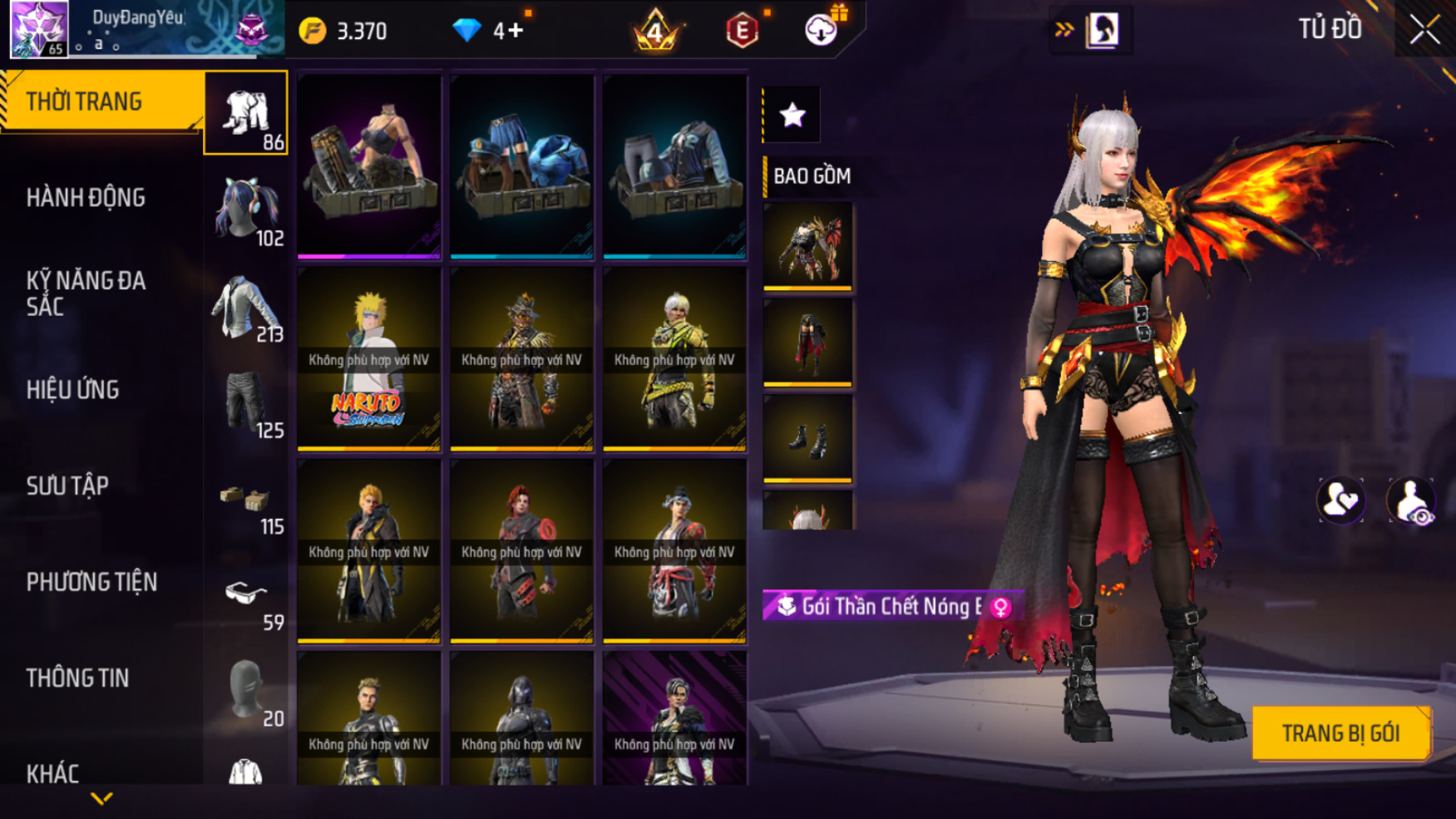Viewport: 1456px width, 819px height.
Task: Select the boots item in Bao Gồm list
Action: 807,438
